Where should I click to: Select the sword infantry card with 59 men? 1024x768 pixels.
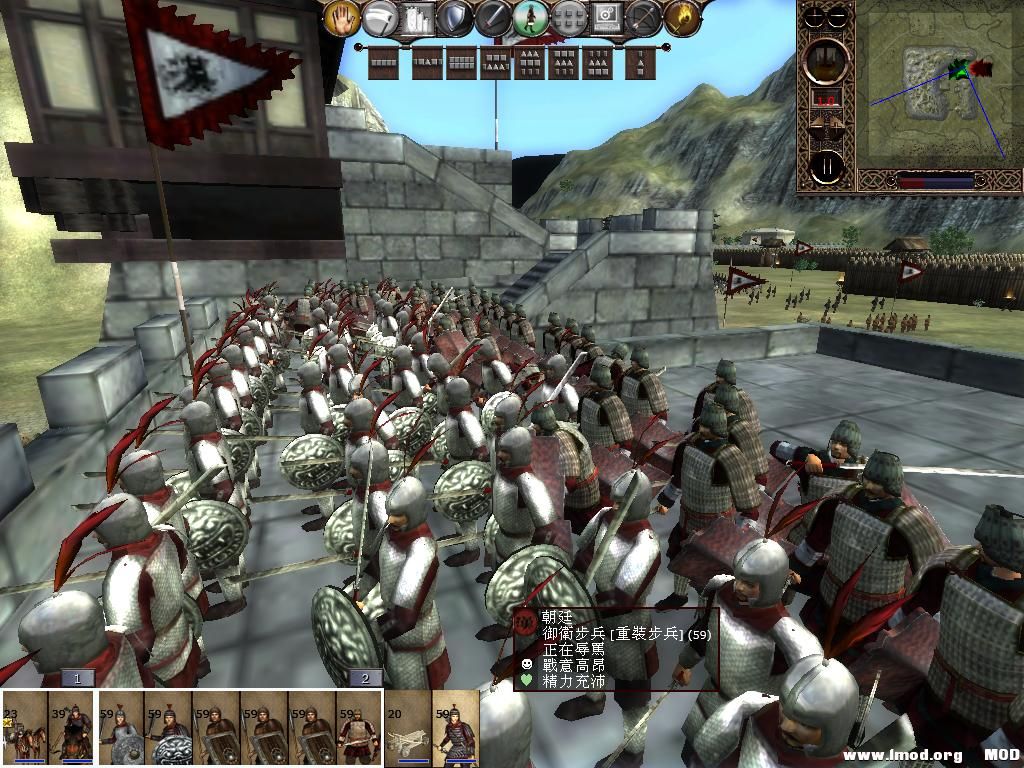[x=359, y=728]
